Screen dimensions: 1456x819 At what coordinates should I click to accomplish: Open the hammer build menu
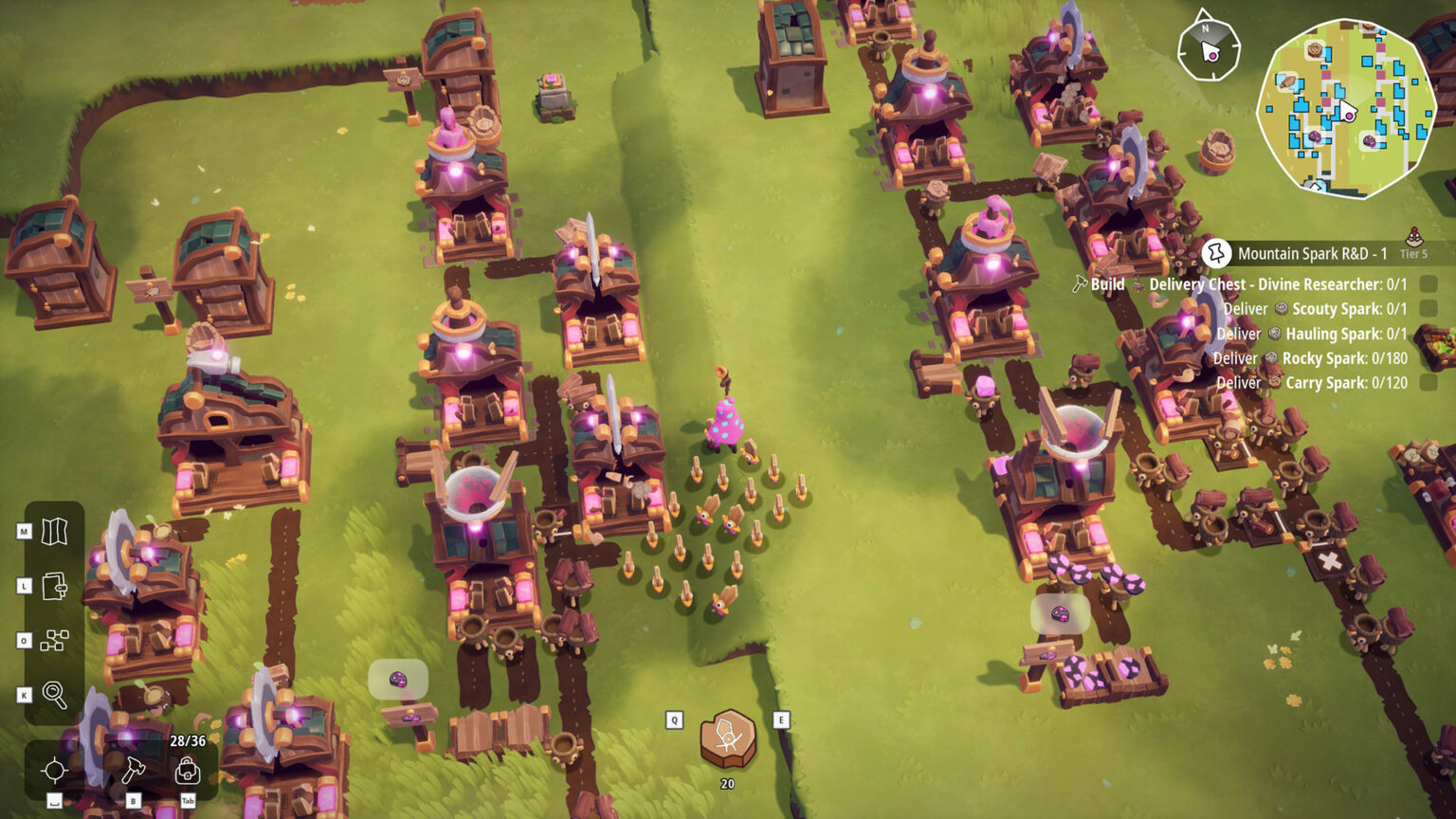[x=133, y=770]
